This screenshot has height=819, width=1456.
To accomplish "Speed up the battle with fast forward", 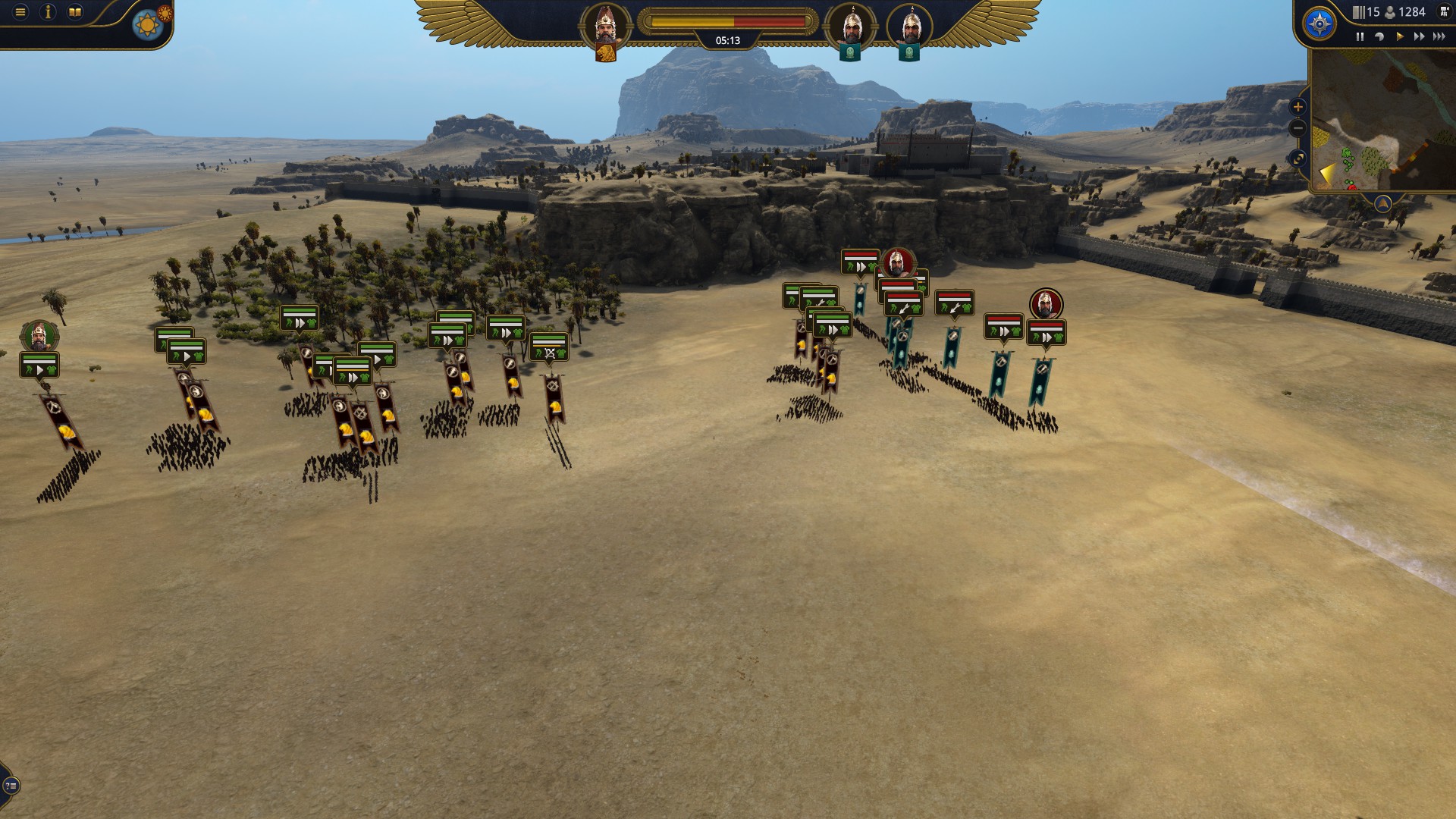I will pos(1418,36).
